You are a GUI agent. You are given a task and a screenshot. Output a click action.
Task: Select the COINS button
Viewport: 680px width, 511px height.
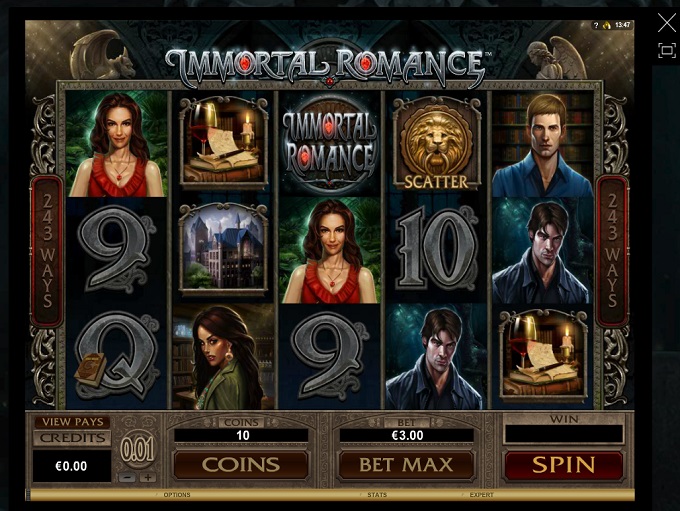240,465
